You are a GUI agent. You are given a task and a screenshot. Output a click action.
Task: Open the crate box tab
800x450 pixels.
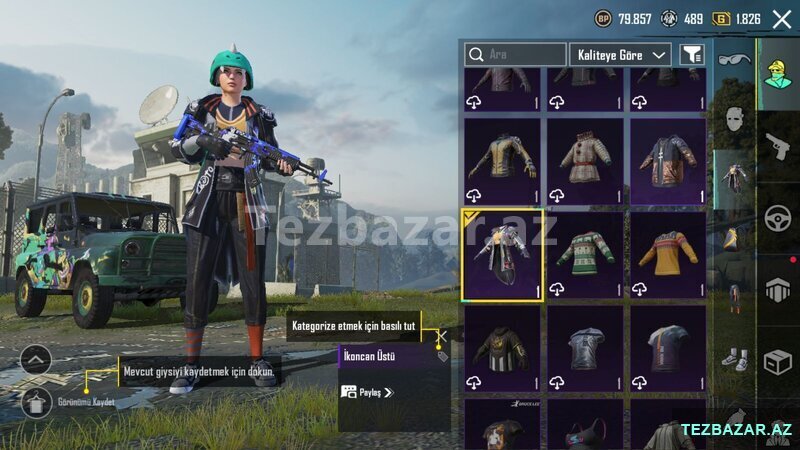tap(778, 362)
